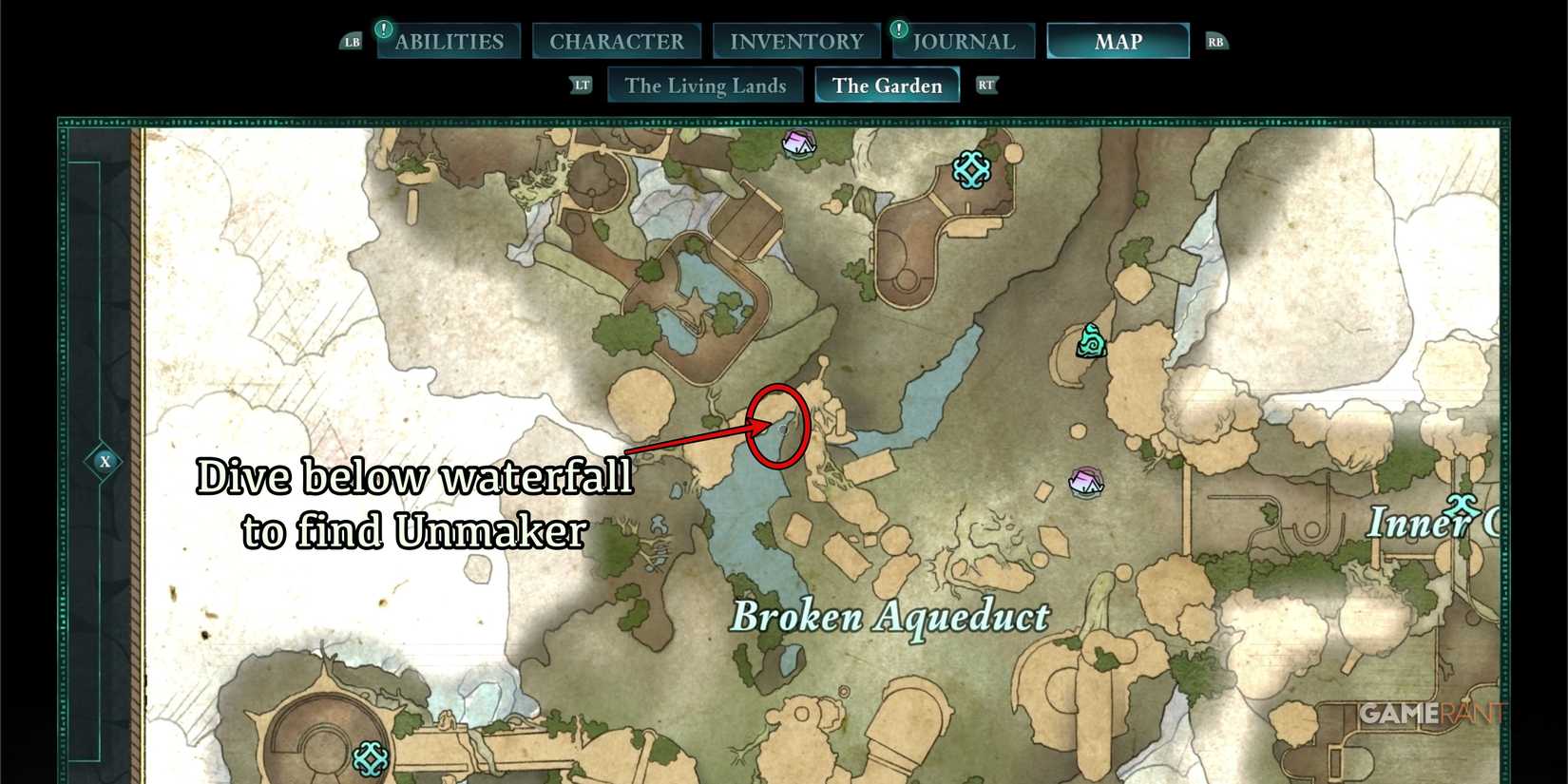
Task: Open the JOURNAL tab
Action: coord(963,41)
